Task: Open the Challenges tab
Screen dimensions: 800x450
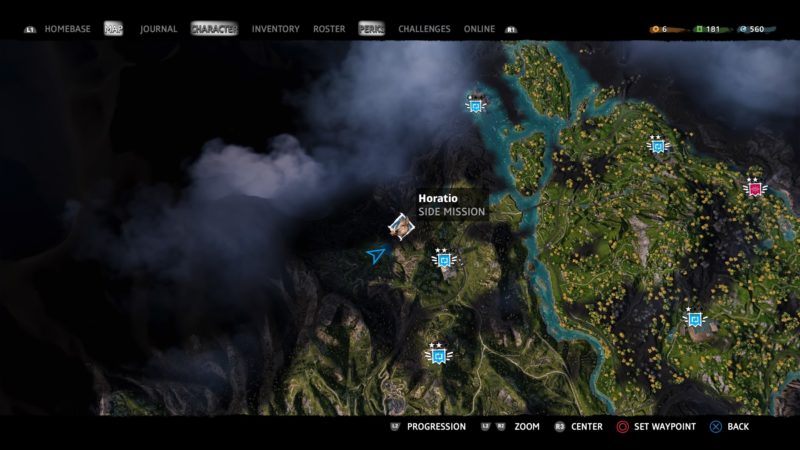Action: [424, 29]
